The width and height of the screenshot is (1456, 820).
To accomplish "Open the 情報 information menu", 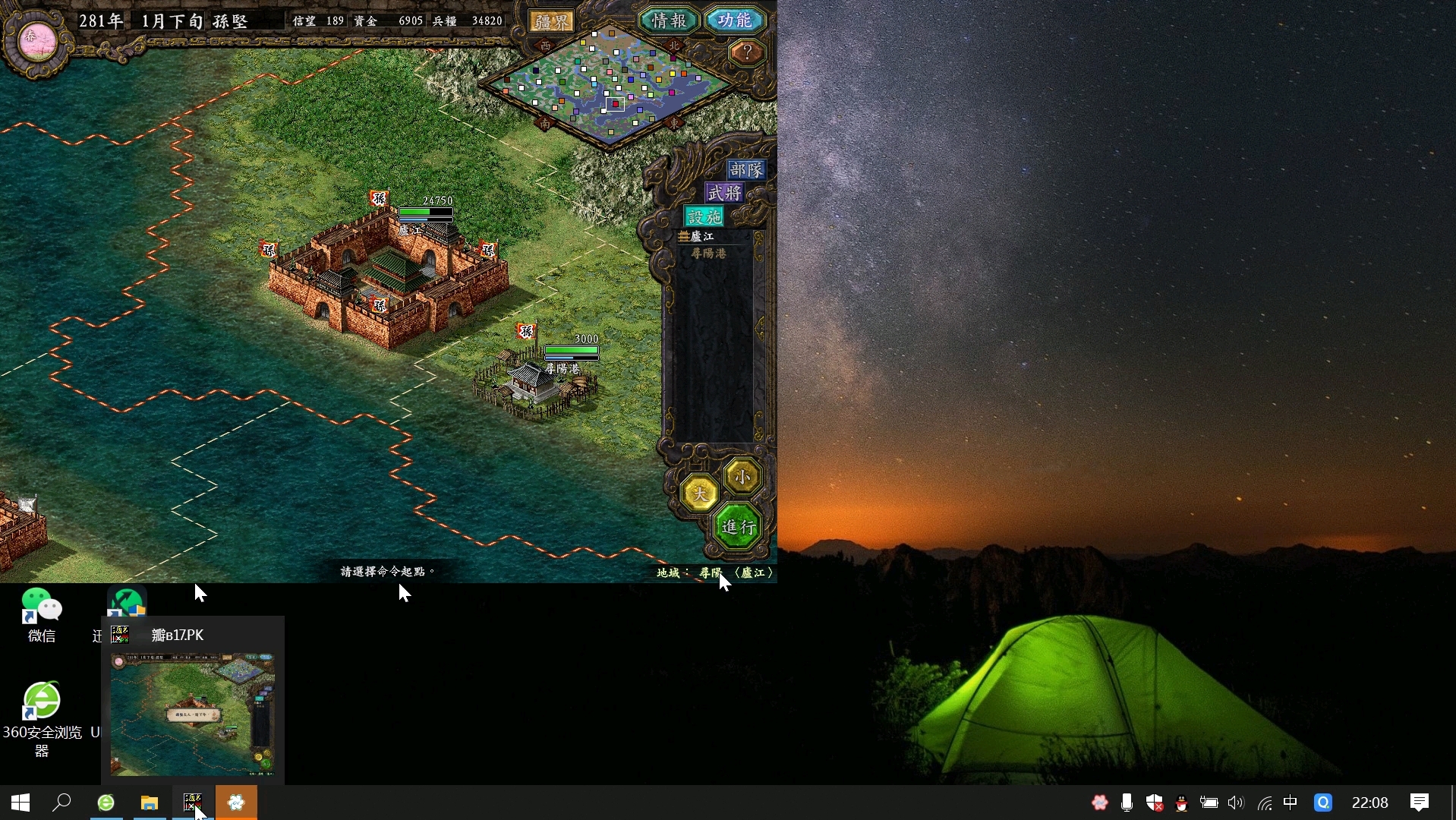I will pyautogui.click(x=668, y=20).
